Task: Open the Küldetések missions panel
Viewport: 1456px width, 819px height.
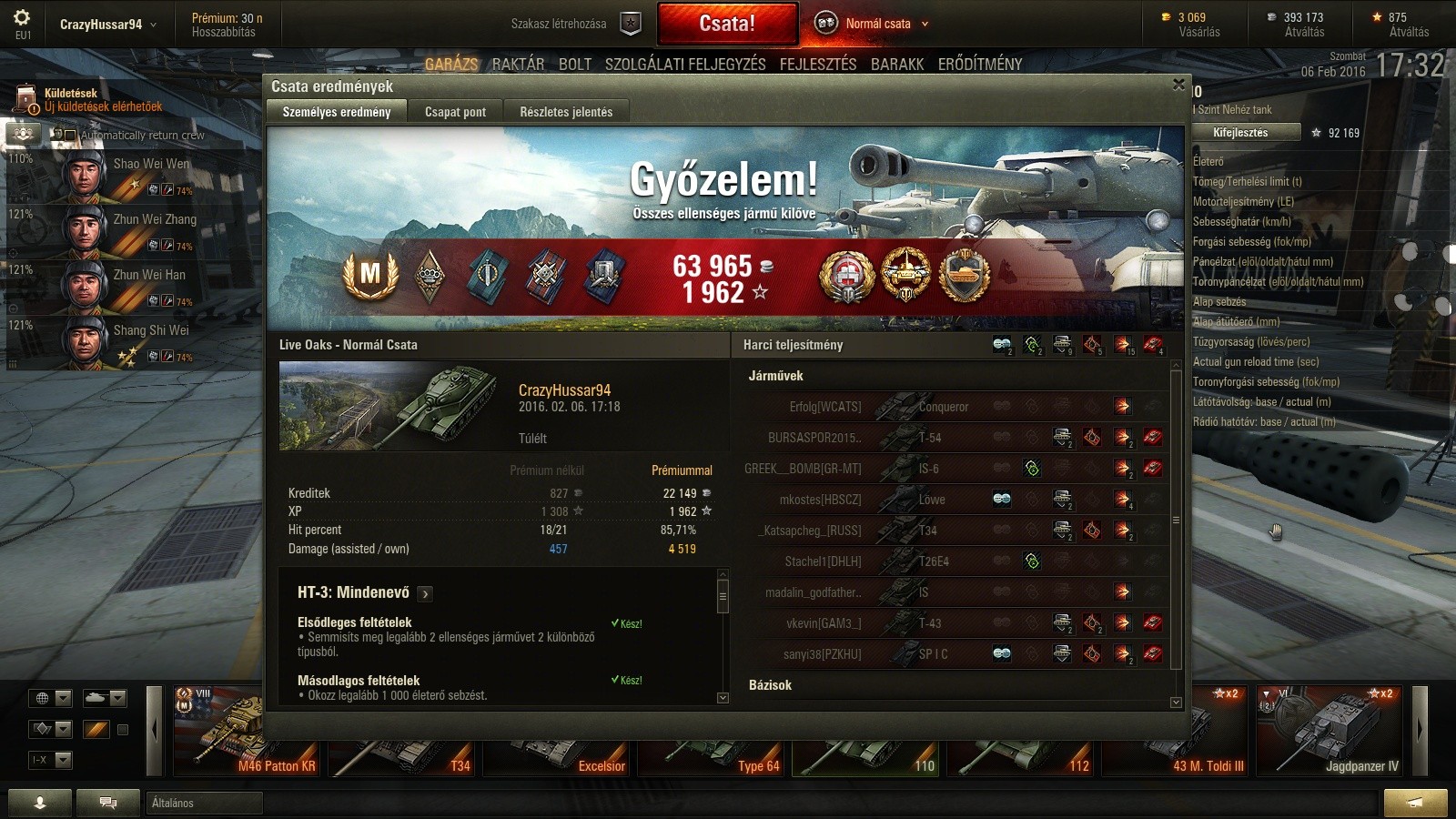Action: pyautogui.click(x=91, y=99)
